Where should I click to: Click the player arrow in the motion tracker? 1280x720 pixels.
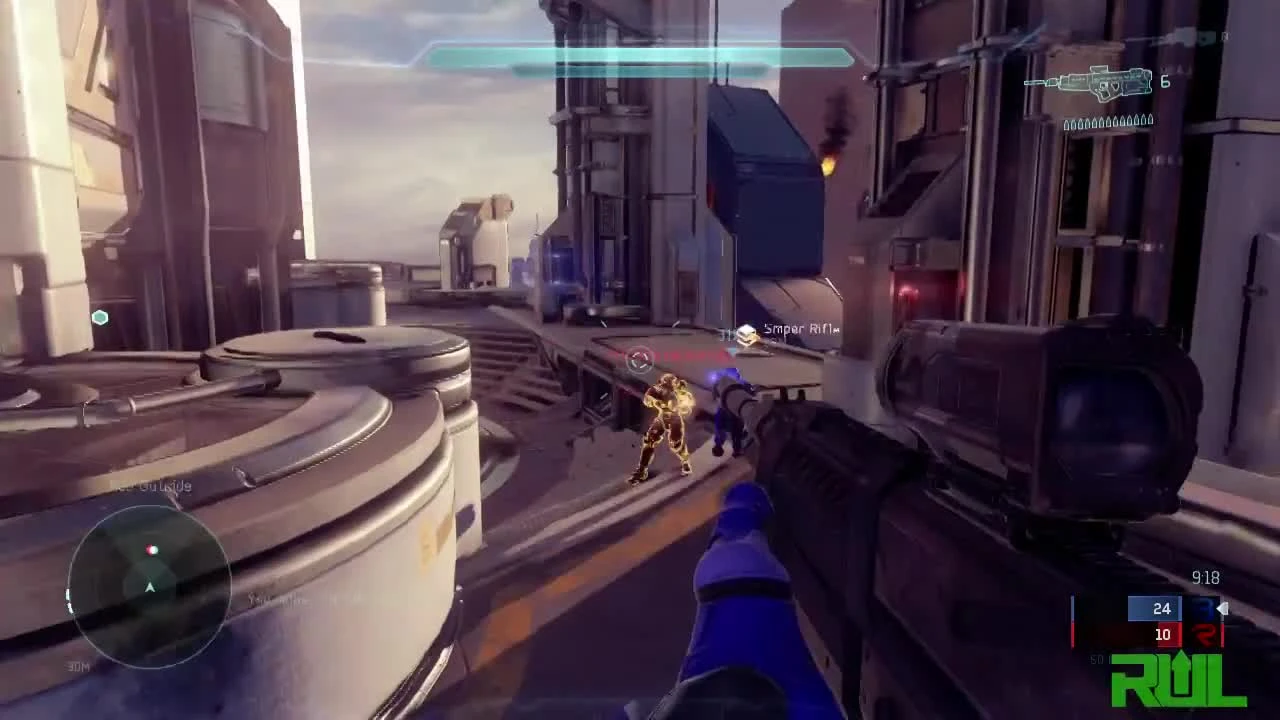tap(150, 588)
